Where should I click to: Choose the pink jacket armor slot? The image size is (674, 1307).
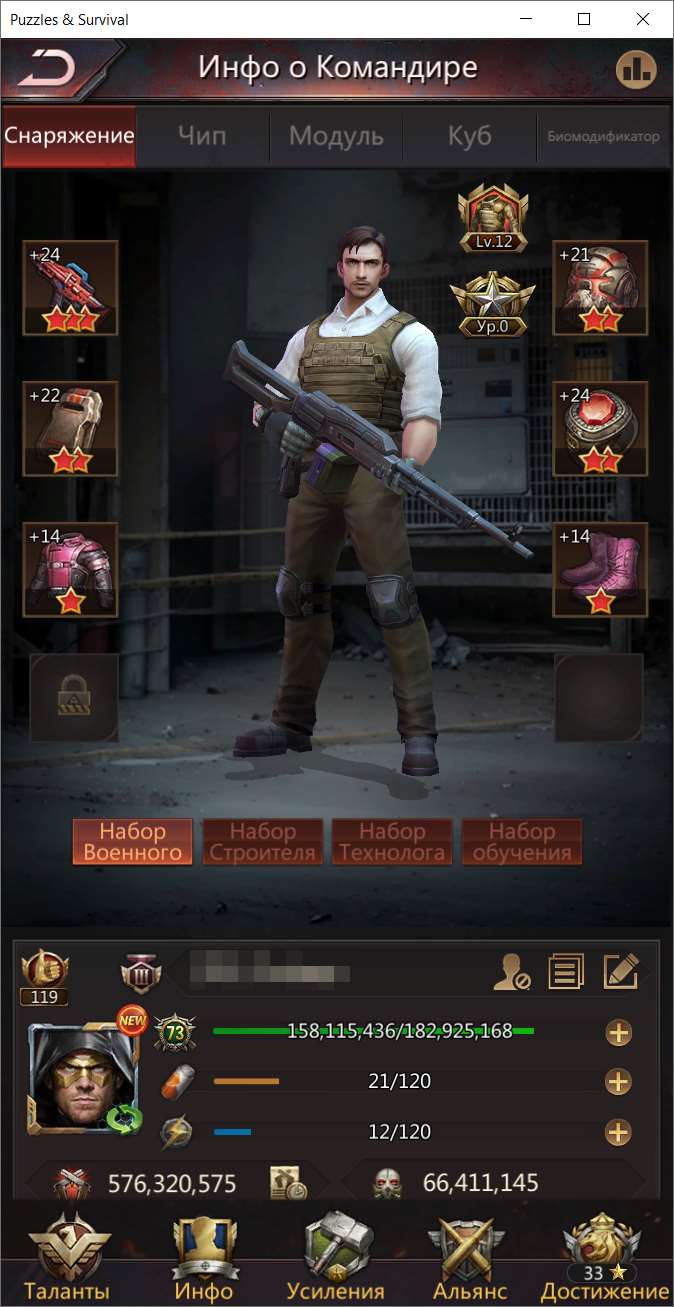pos(70,570)
